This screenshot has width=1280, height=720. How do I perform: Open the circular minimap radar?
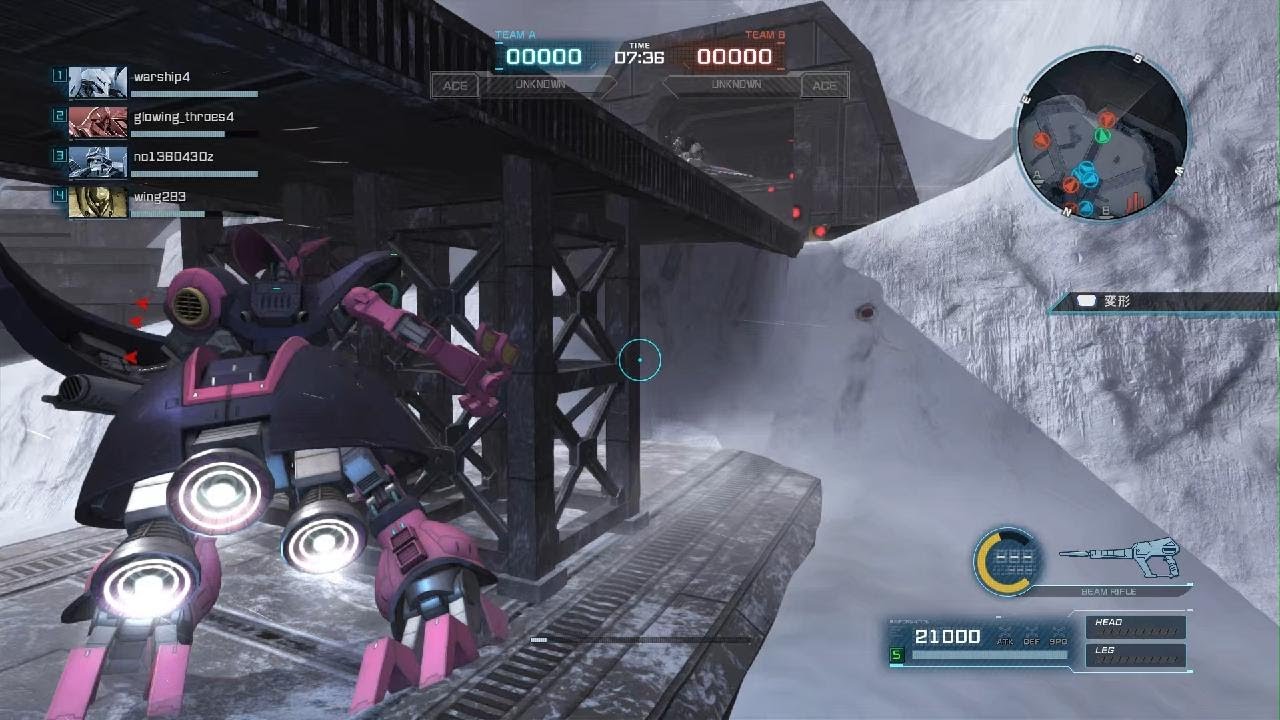(x=1101, y=133)
